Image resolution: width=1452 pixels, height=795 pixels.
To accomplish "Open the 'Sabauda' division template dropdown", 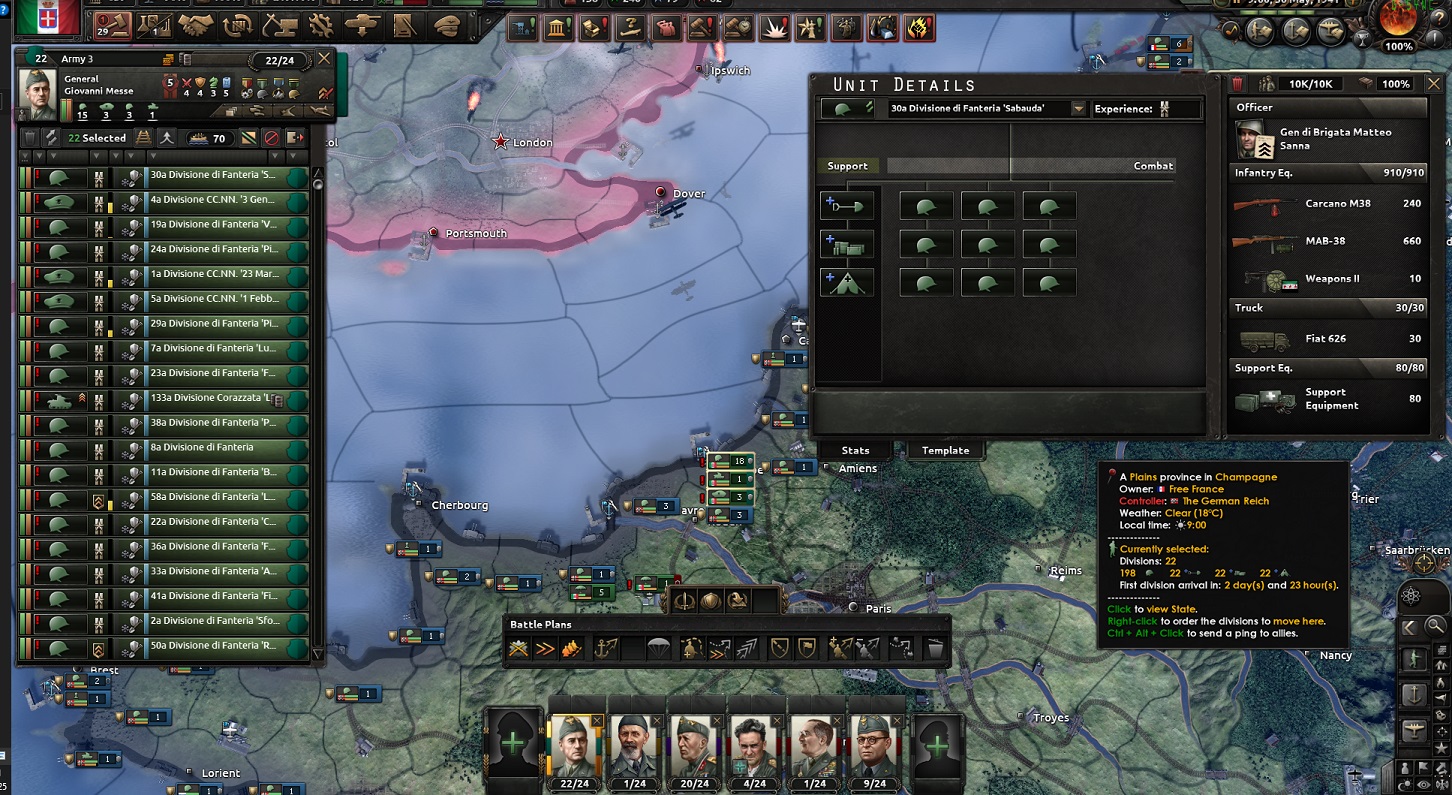I will pyautogui.click(x=1077, y=108).
